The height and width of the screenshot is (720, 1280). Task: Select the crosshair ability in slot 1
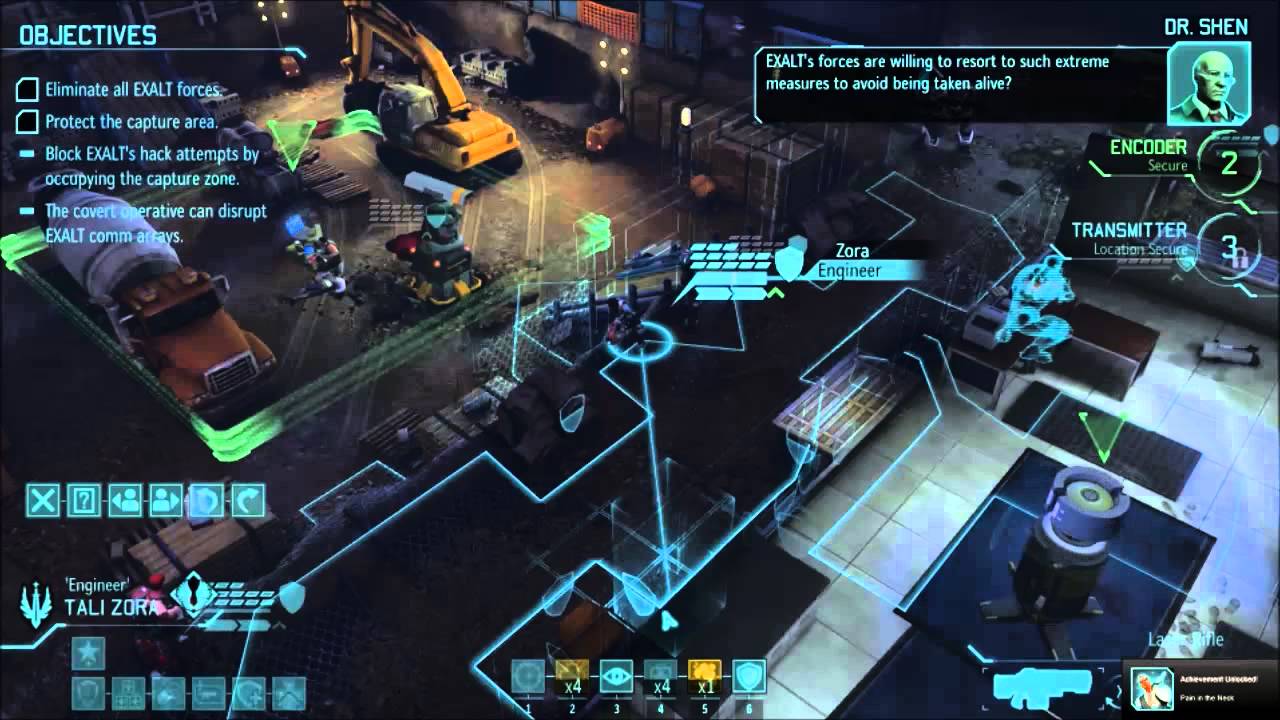point(528,677)
